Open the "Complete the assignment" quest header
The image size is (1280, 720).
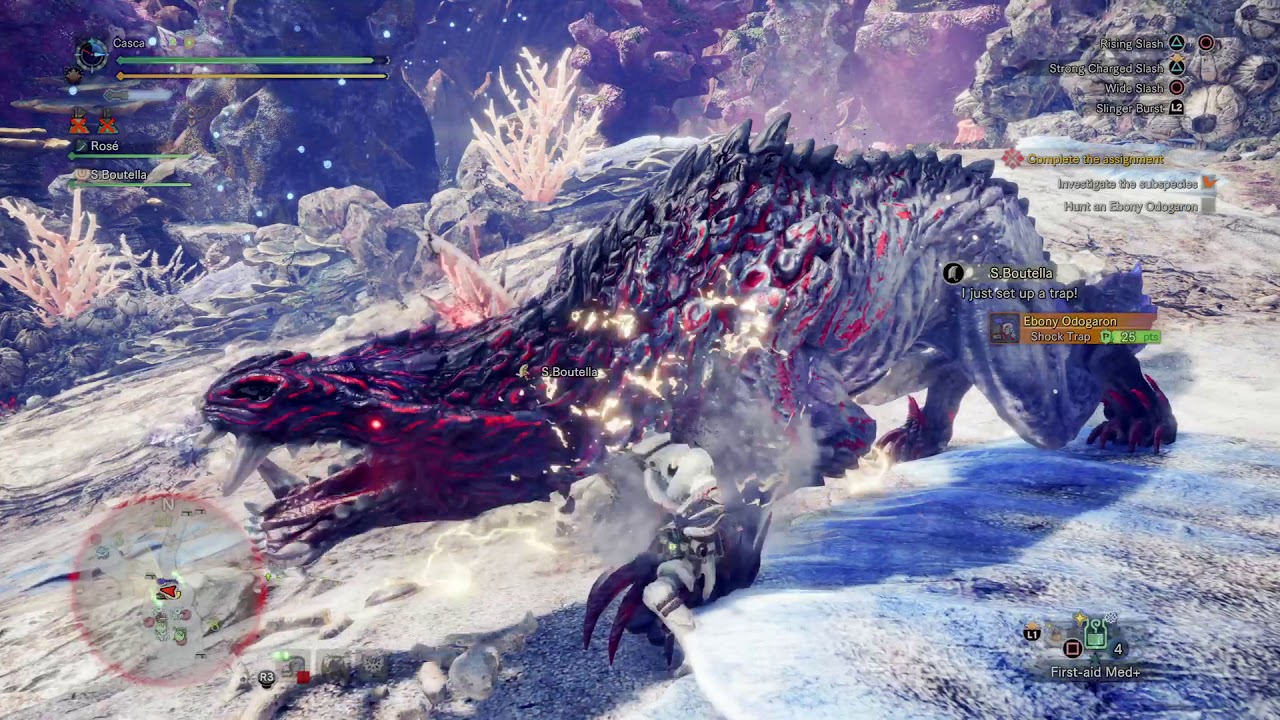1095,159
